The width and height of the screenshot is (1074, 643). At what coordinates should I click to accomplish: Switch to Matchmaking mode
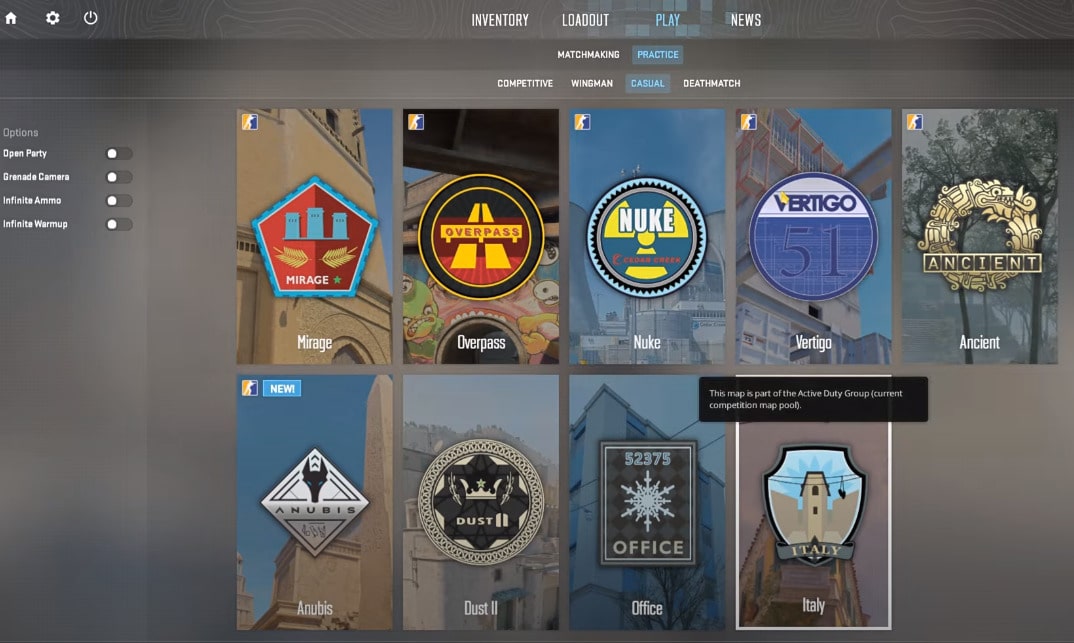click(x=588, y=55)
